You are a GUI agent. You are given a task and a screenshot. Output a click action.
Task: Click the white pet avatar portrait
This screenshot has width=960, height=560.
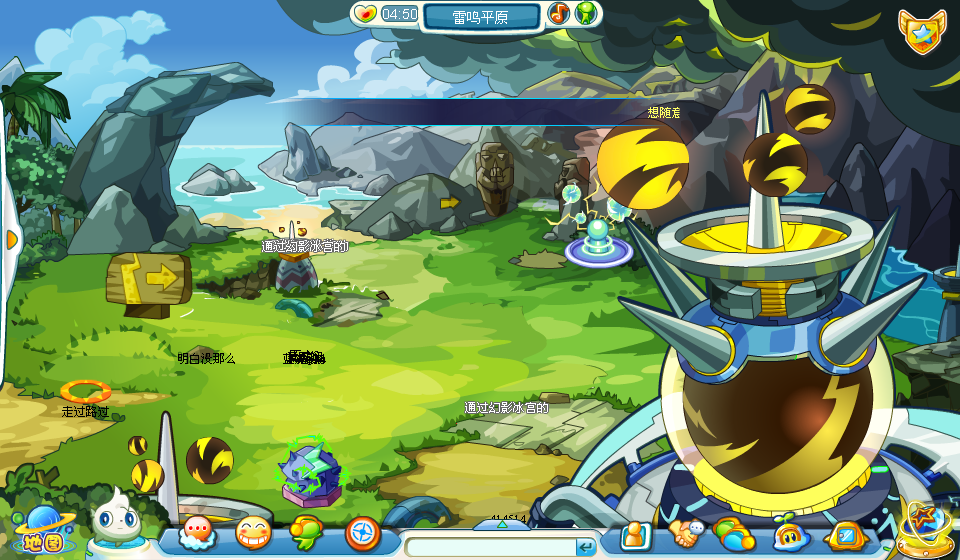[x=112, y=520]
